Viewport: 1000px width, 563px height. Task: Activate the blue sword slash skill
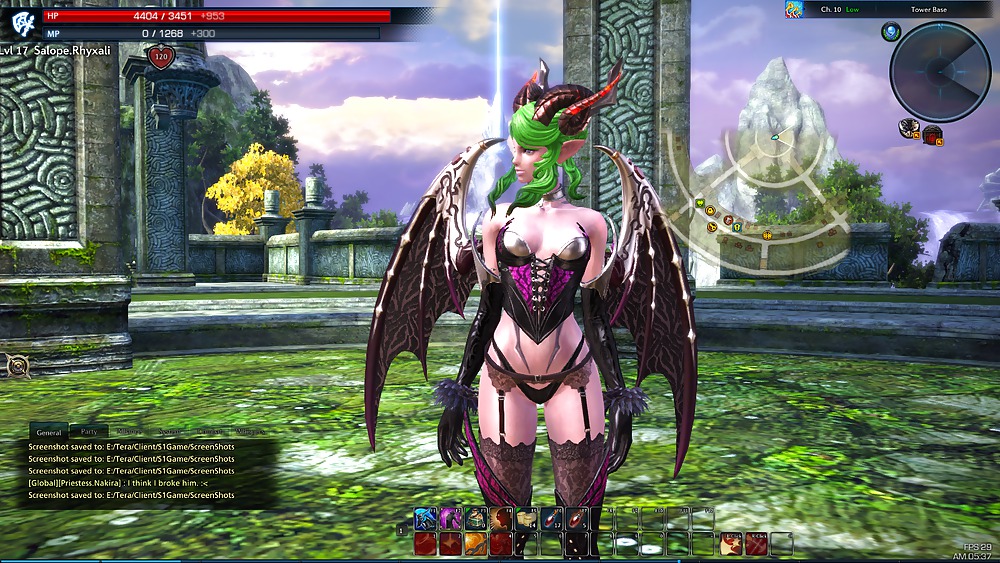pyautogui.click(x=424, y=519)
